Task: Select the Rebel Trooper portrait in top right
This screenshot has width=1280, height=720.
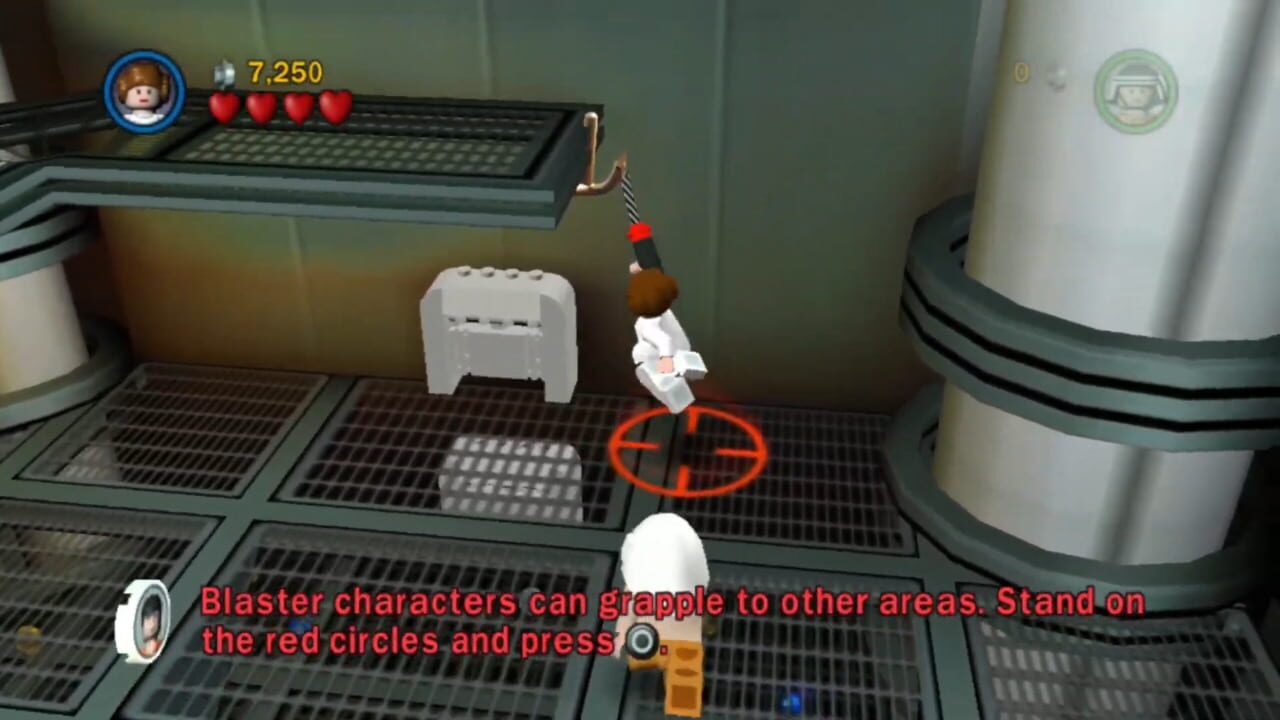Action: 1135,90
